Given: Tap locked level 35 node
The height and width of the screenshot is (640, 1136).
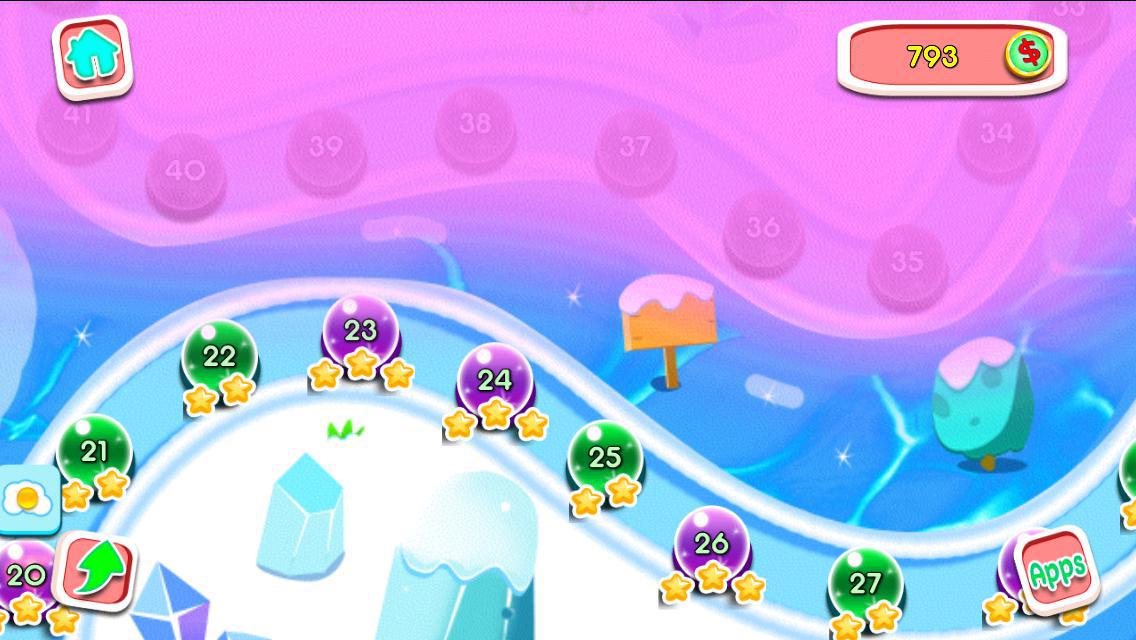Looking at the screenshot, I should 907,262.
